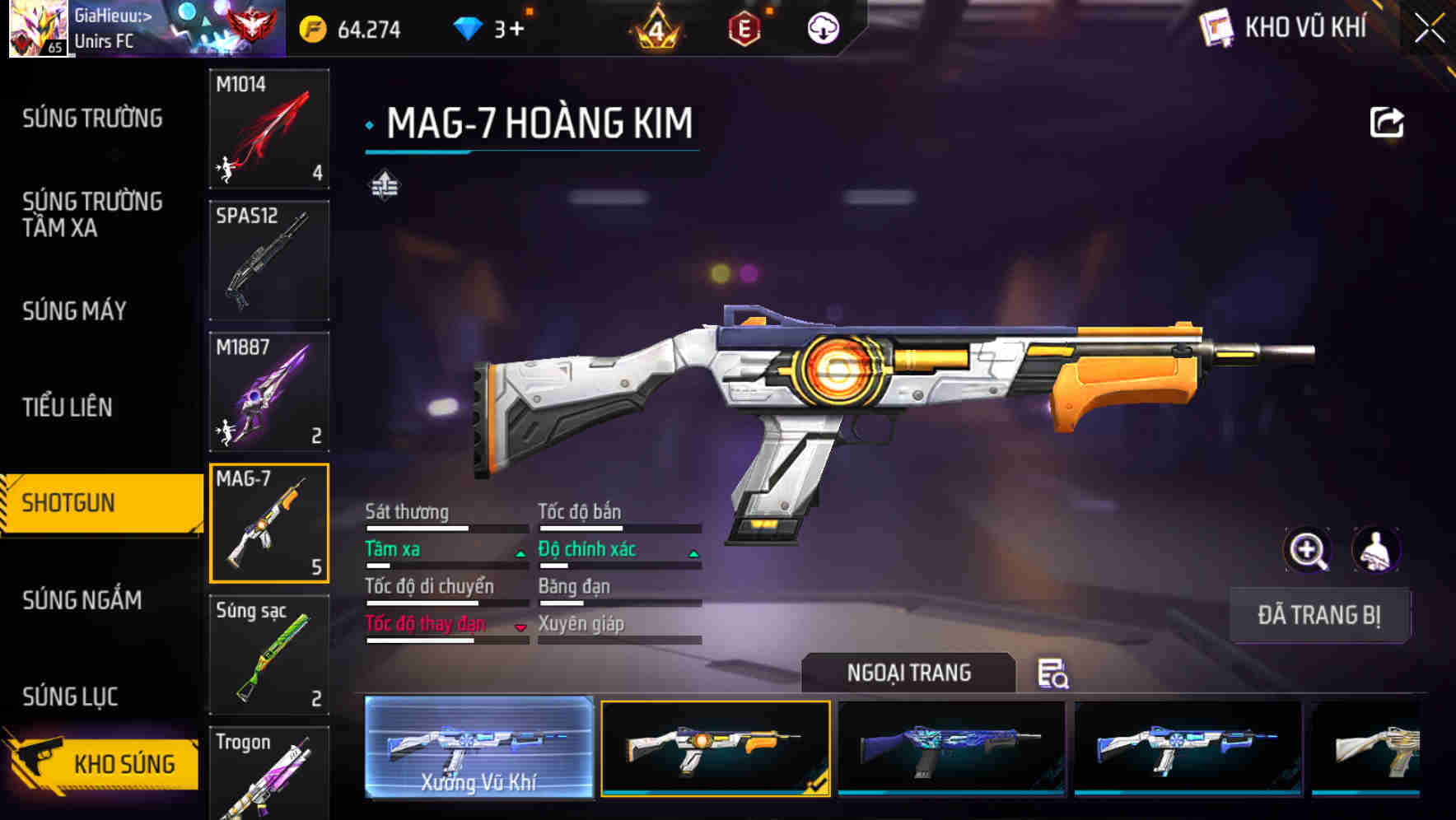Open the Kho Súng menu

click(x=103, y=762)
